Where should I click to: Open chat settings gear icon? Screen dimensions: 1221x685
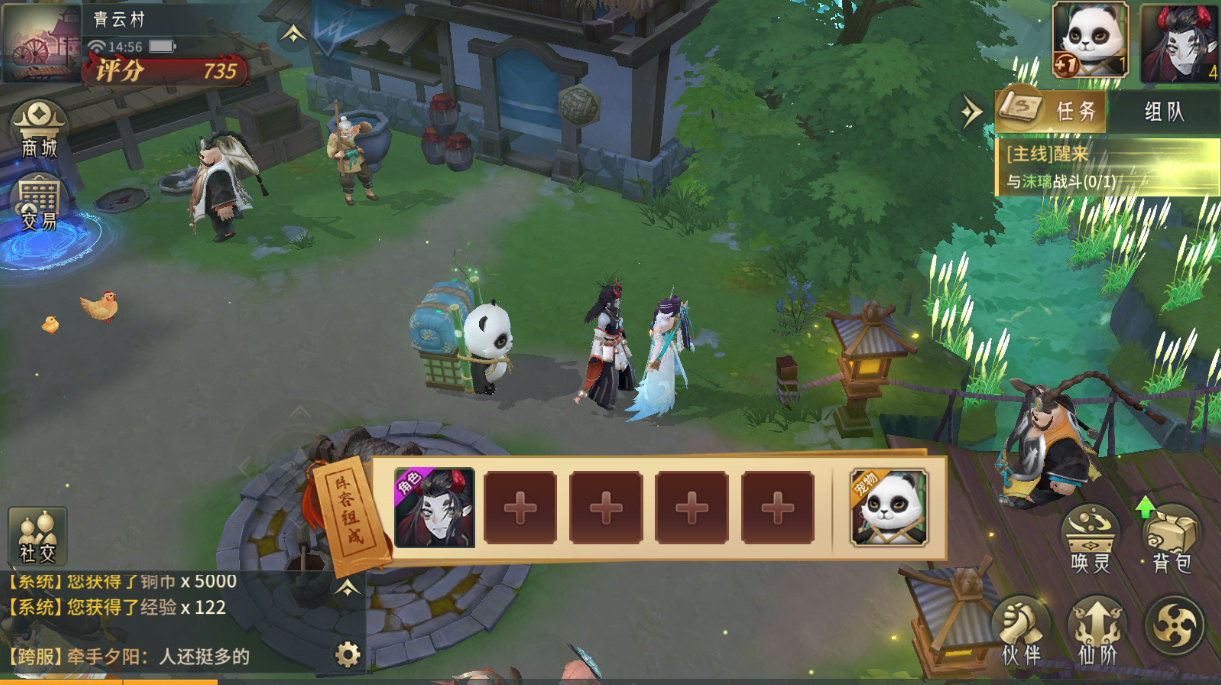coord(347,655)
